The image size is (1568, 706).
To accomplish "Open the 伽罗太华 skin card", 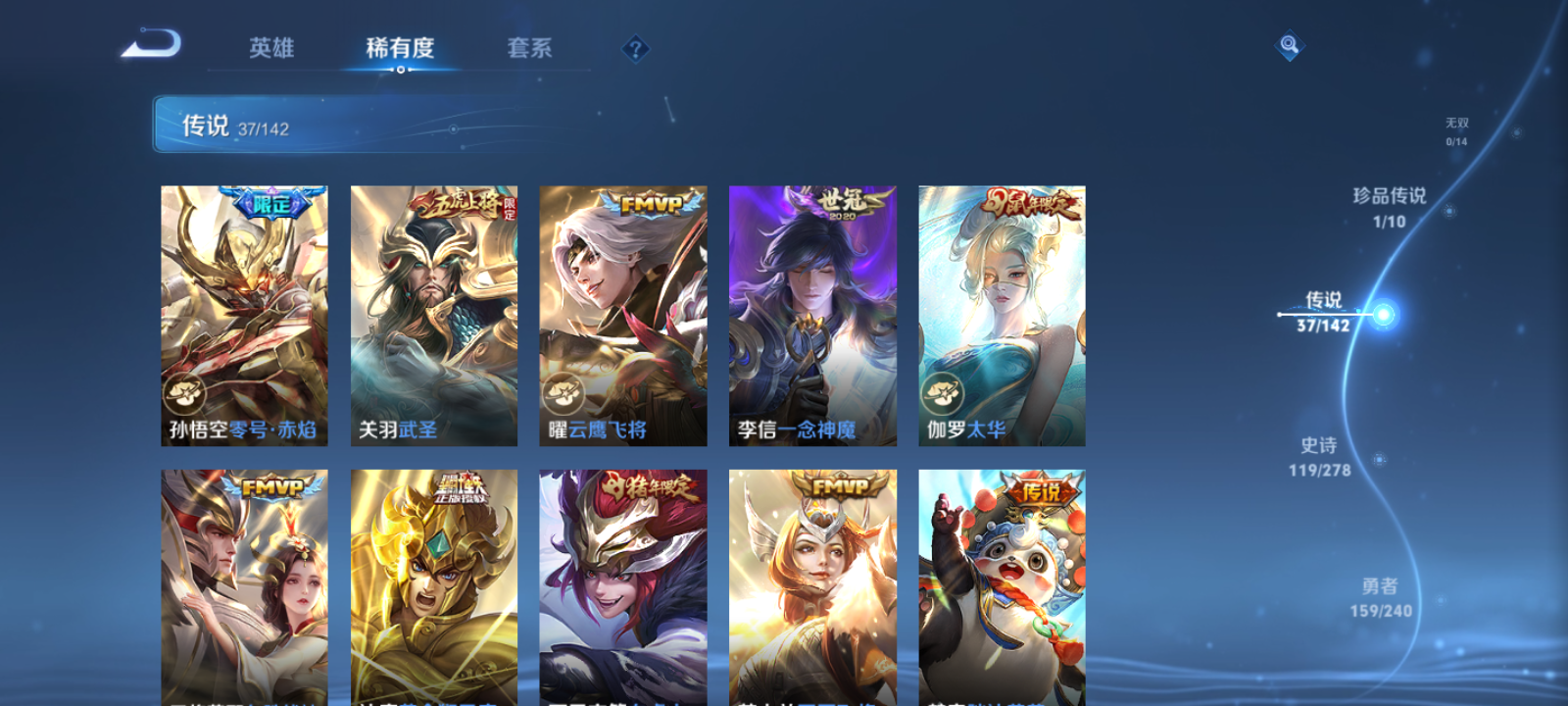I will click(x=1000, y=314).
